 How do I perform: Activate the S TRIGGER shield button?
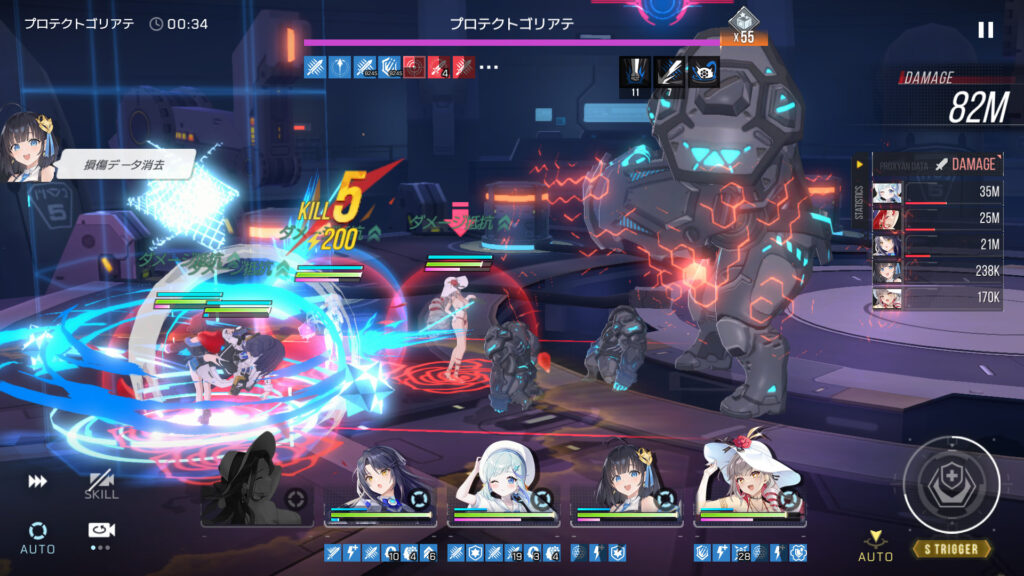951,485
